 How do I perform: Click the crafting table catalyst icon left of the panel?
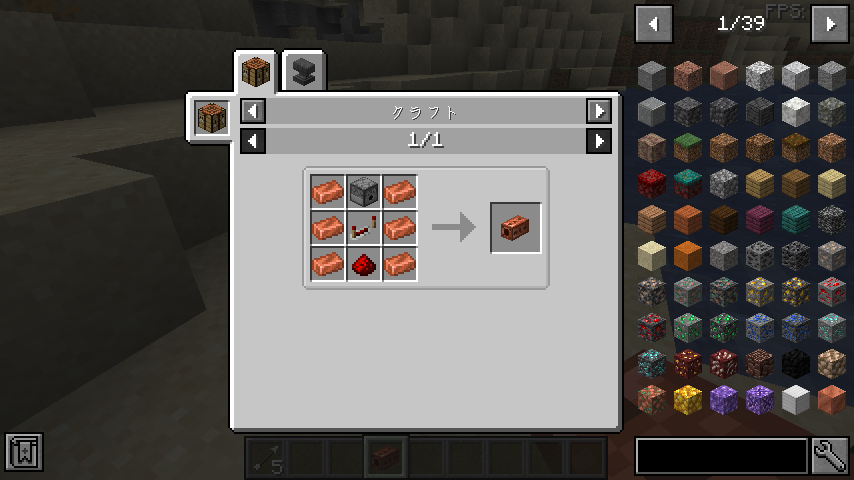tap(211, 118)
